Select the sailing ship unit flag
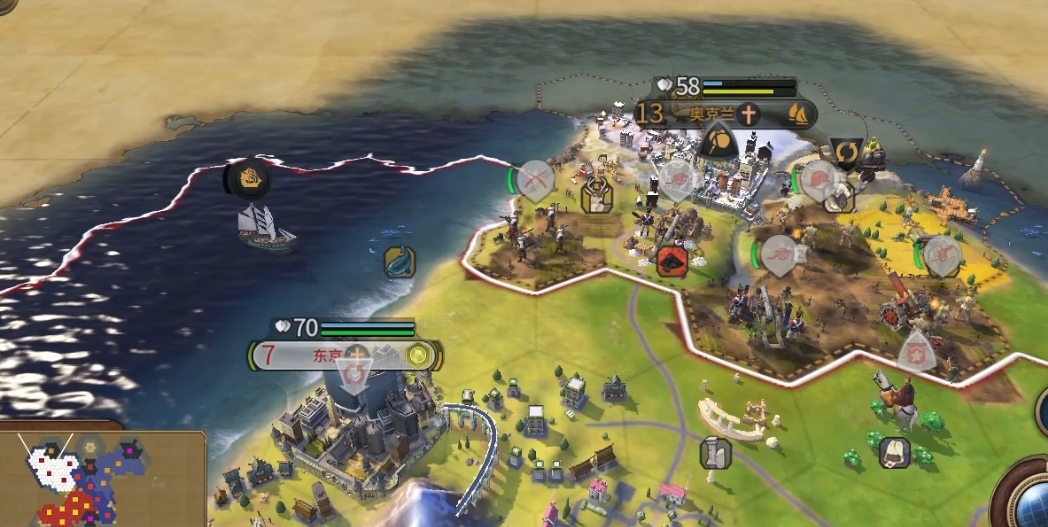Image resolution: width=1048 pixels, height=527 pixels. pyautogui.click(x=247, y=179)
